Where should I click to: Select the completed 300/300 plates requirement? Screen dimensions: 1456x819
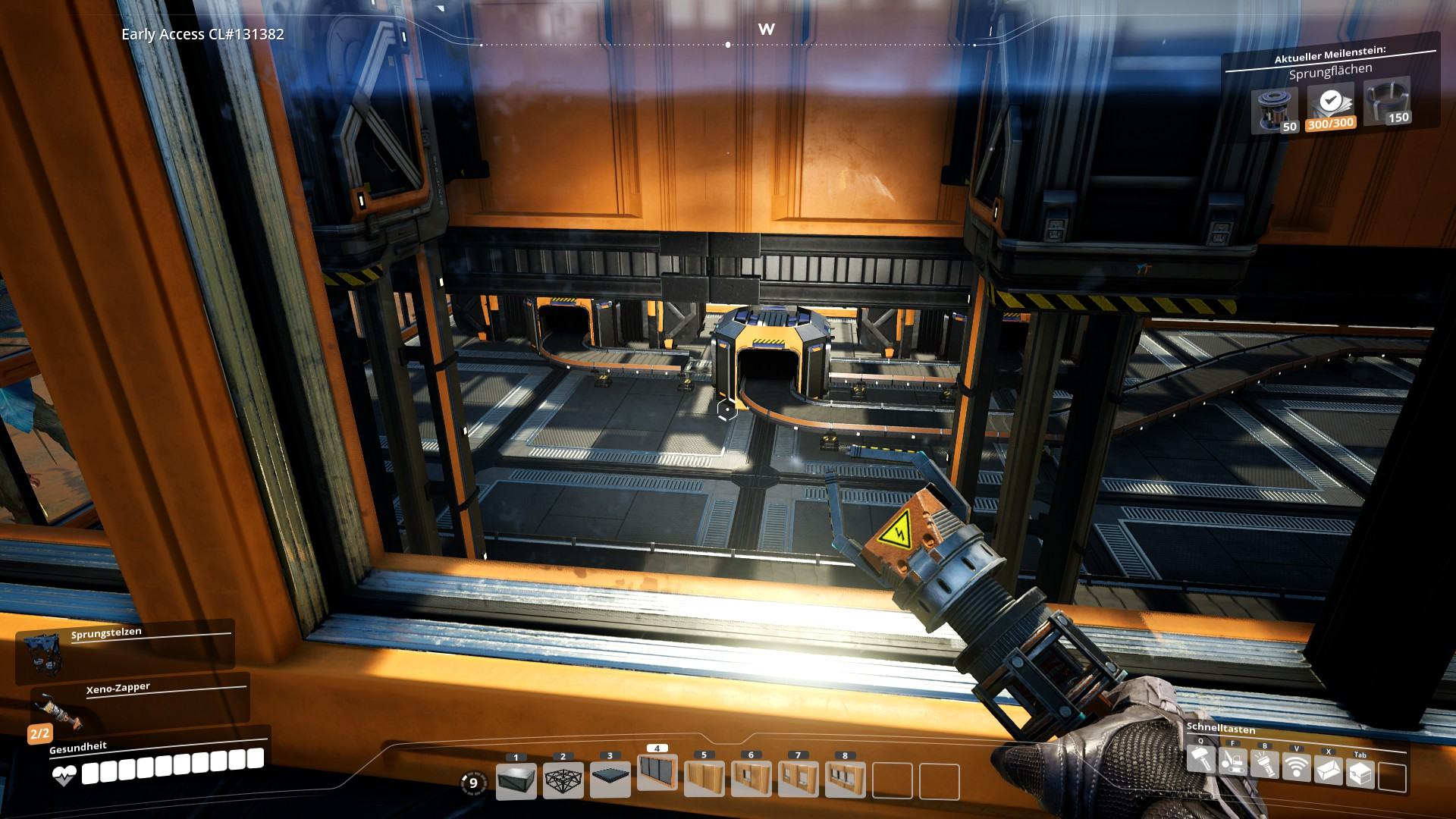[x=1330, y=106]
